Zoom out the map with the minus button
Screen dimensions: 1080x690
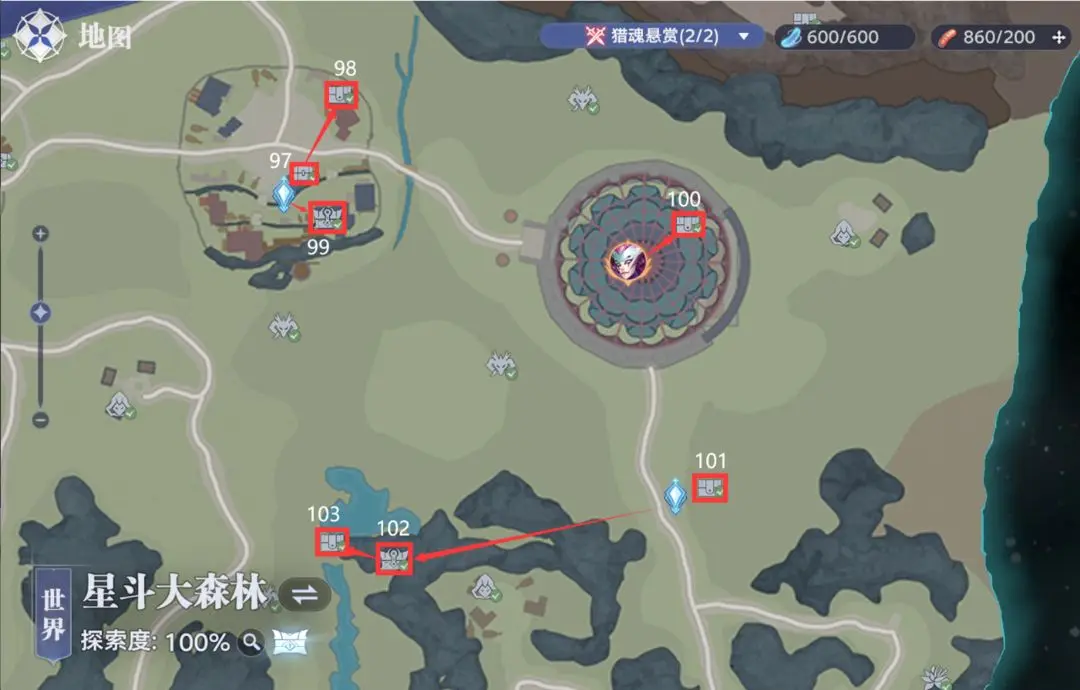click(x=40, y=419)
